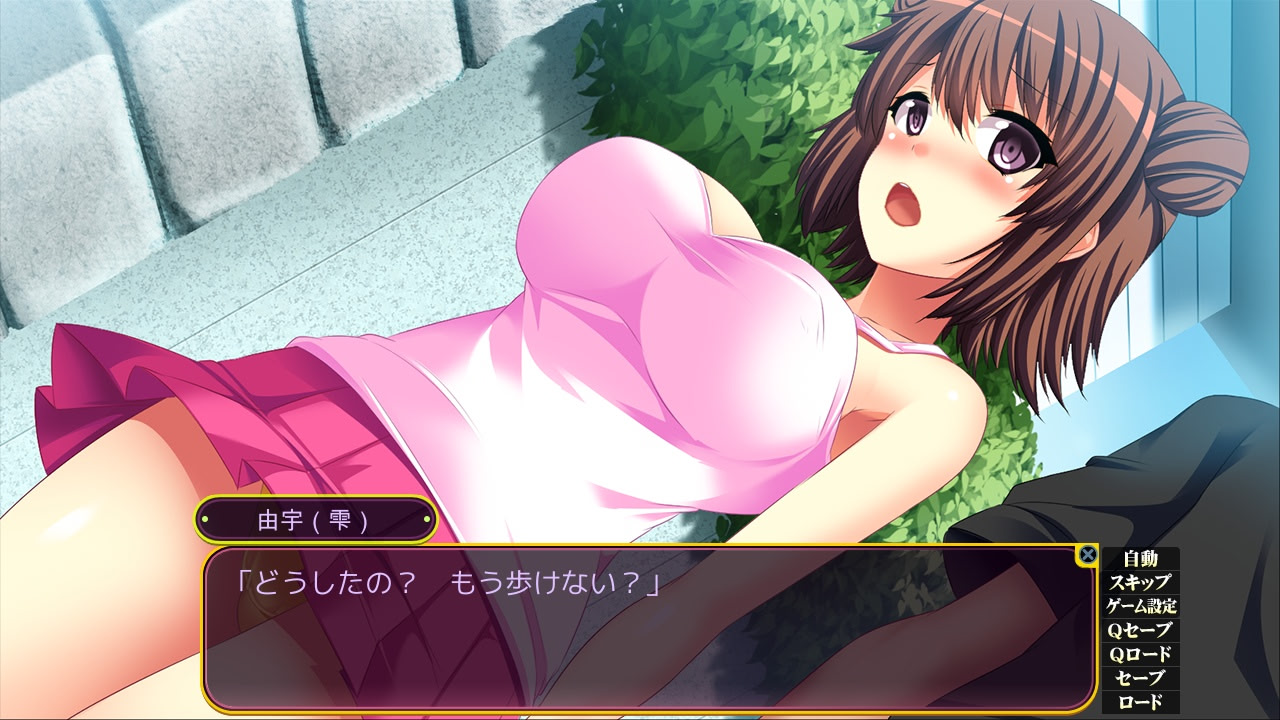The image size is (1280, 720).
Task: Quick save with the Qセーブ button
Action: coord(1140,631)
